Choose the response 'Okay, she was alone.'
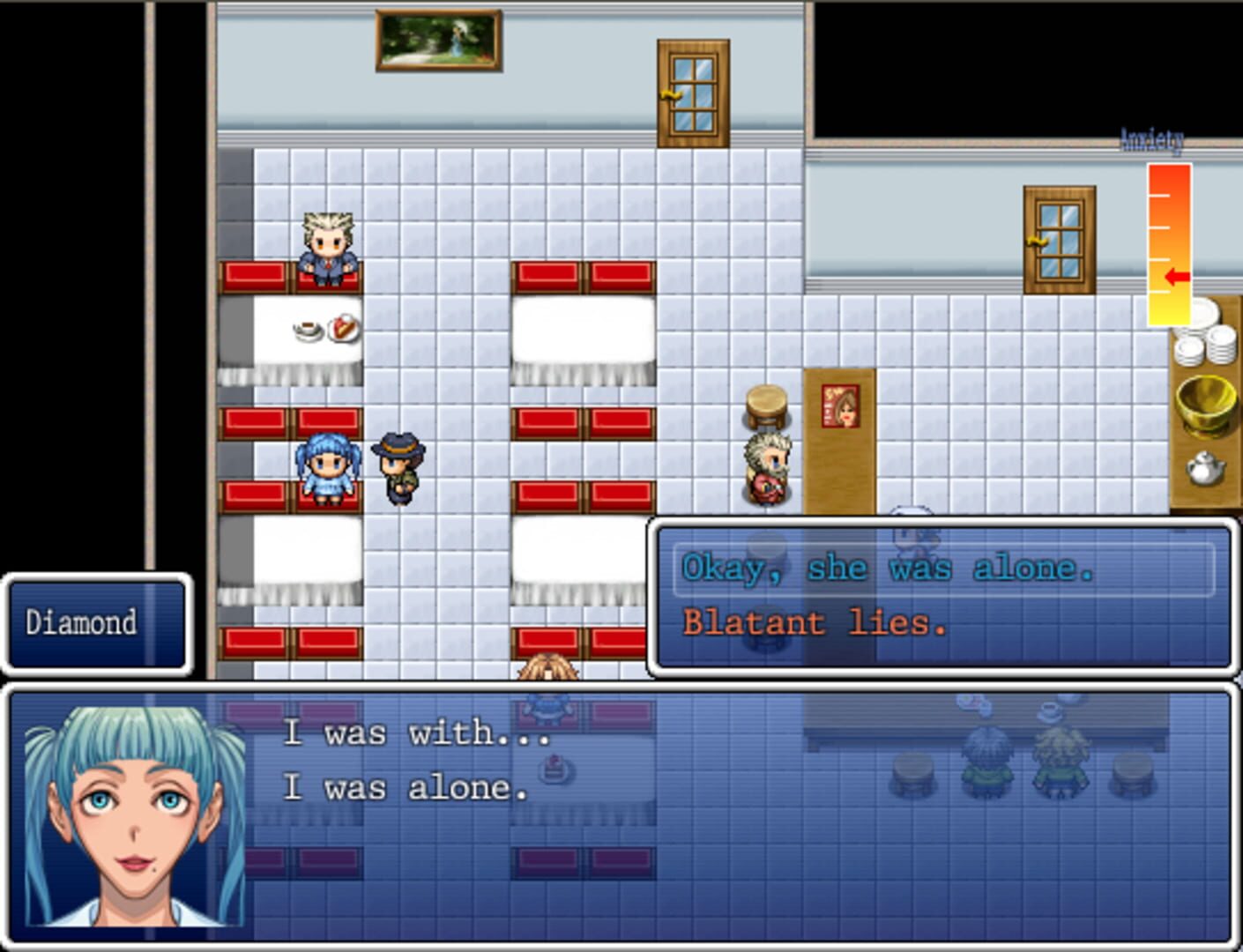The image size is (1243, 952). [x=886, y=569]
